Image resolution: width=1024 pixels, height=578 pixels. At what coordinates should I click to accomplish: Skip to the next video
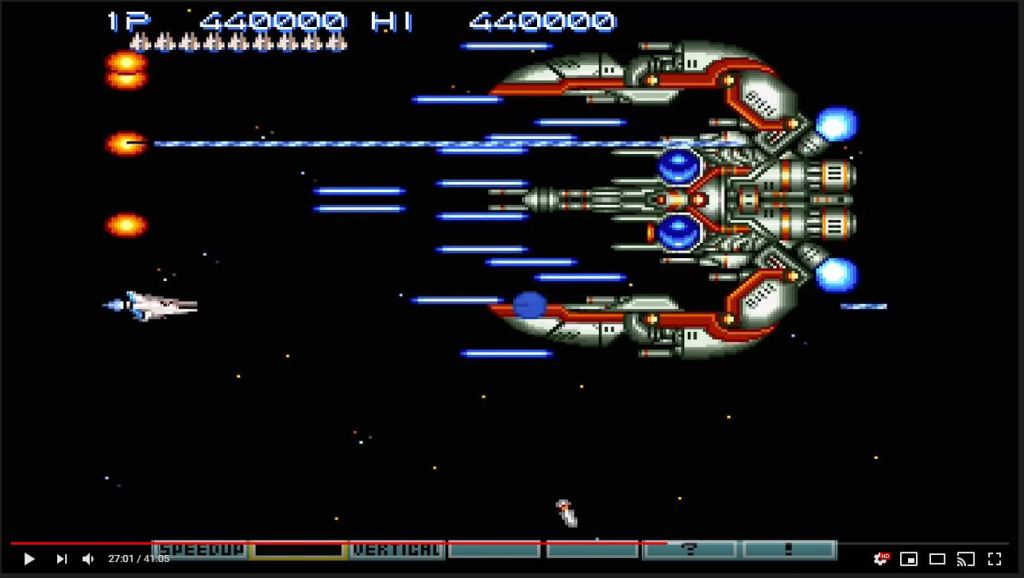pos(61,559)
